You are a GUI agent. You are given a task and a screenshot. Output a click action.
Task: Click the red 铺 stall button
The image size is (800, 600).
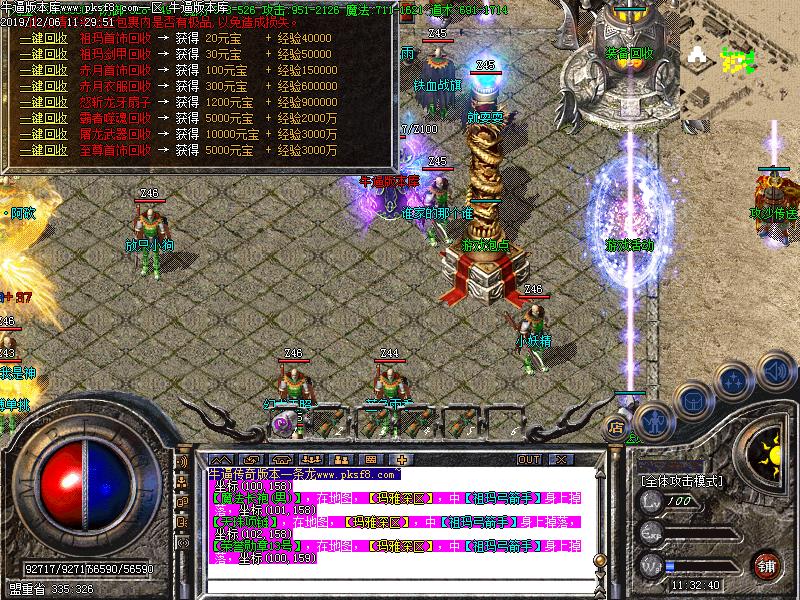coord(766,564)
